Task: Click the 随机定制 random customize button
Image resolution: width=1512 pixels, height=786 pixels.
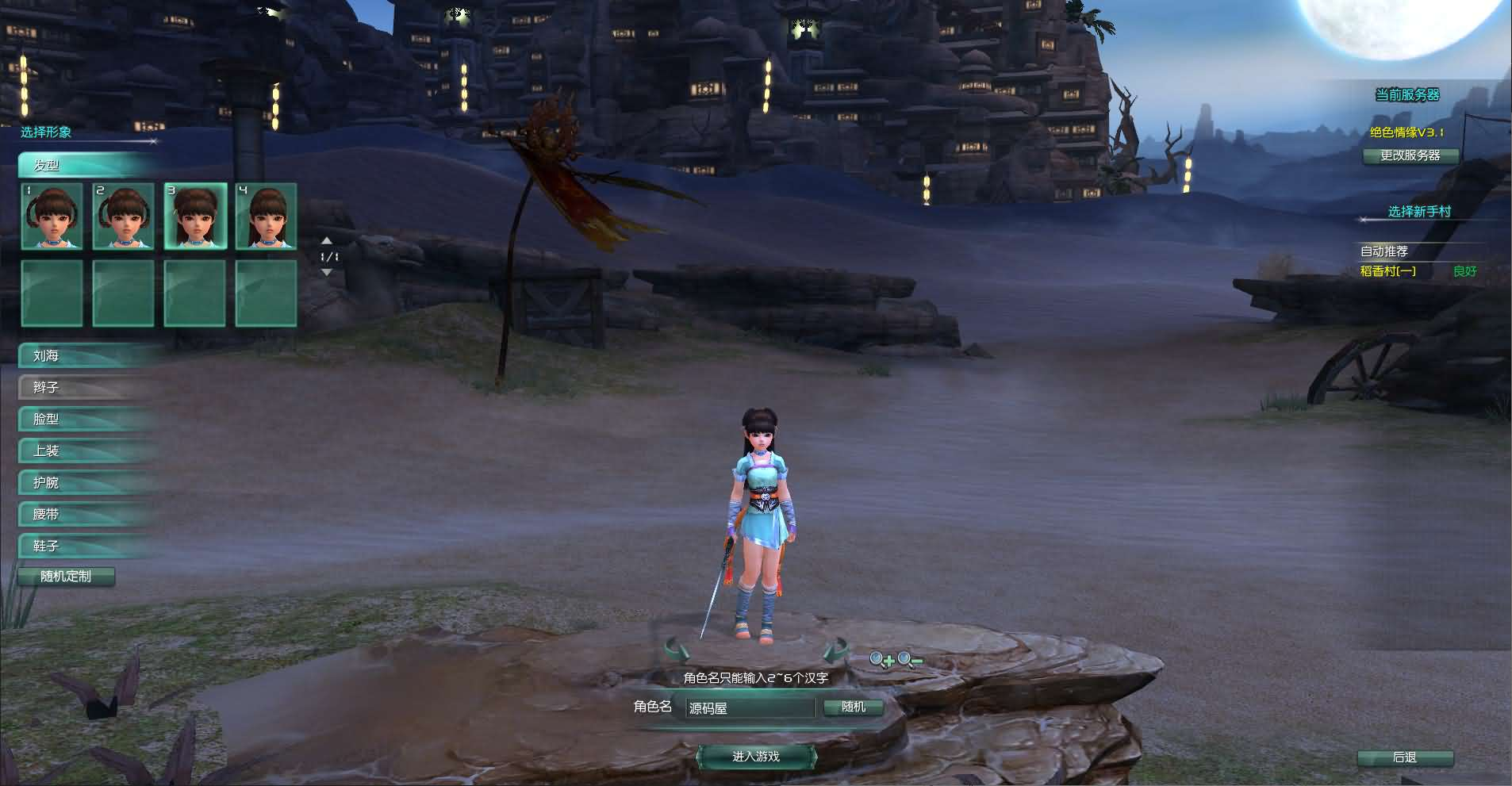Action: (67, 577)
